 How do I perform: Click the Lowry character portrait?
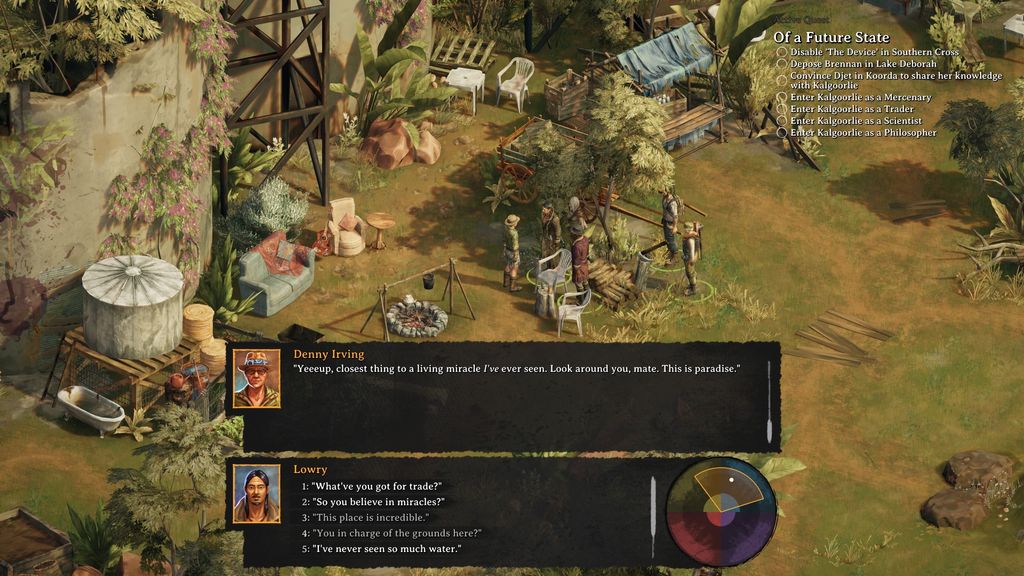click(x=257, y=494)
